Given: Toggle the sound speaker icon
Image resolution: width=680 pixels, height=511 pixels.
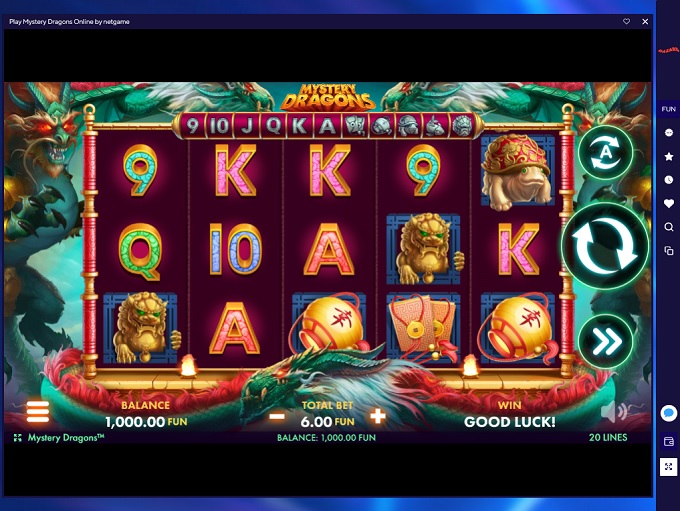Looking at the screenshot, I should click(613, 412).
